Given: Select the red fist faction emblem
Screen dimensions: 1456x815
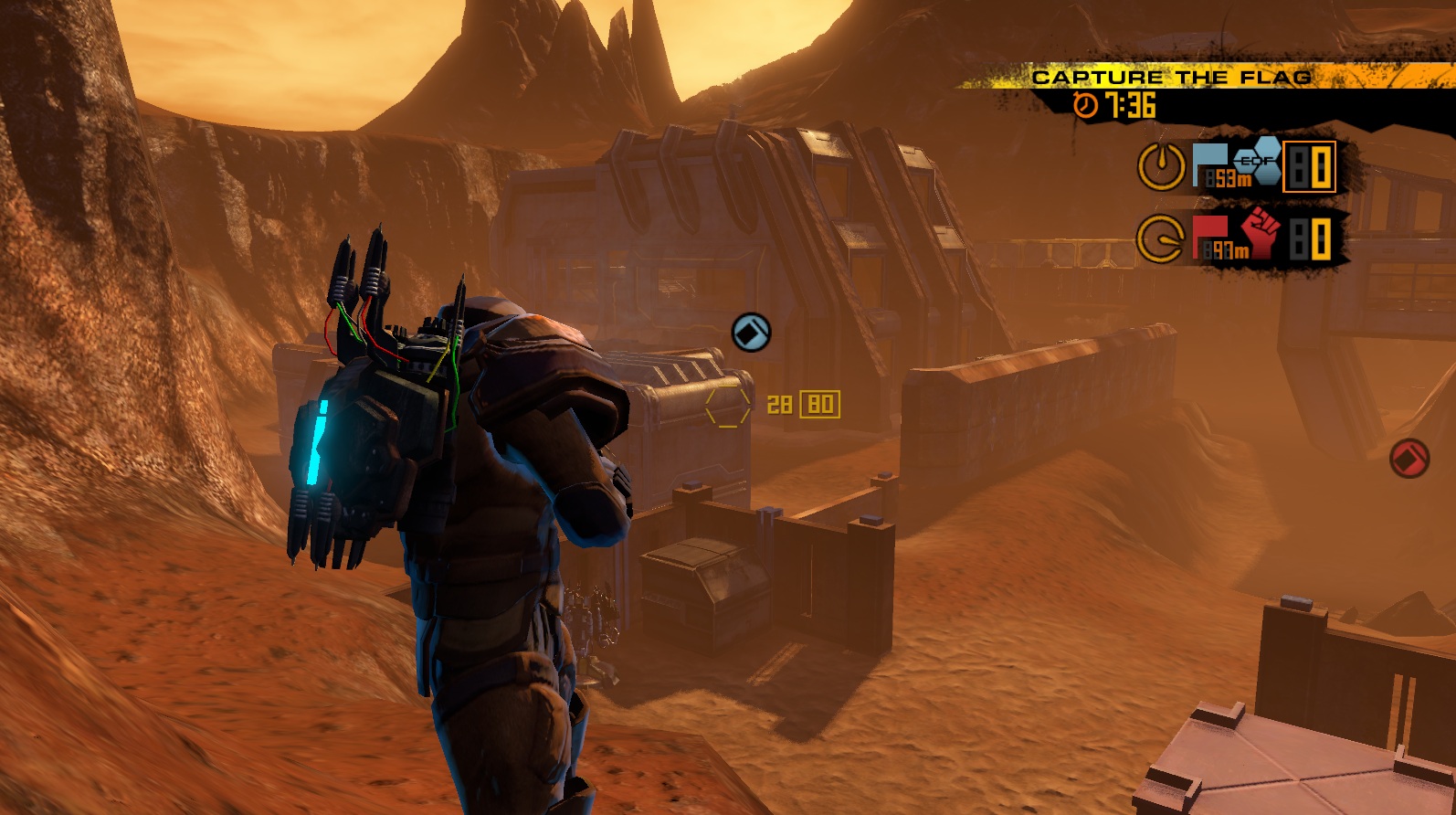Looking at the screenshot, I should tap(1261, 232).
